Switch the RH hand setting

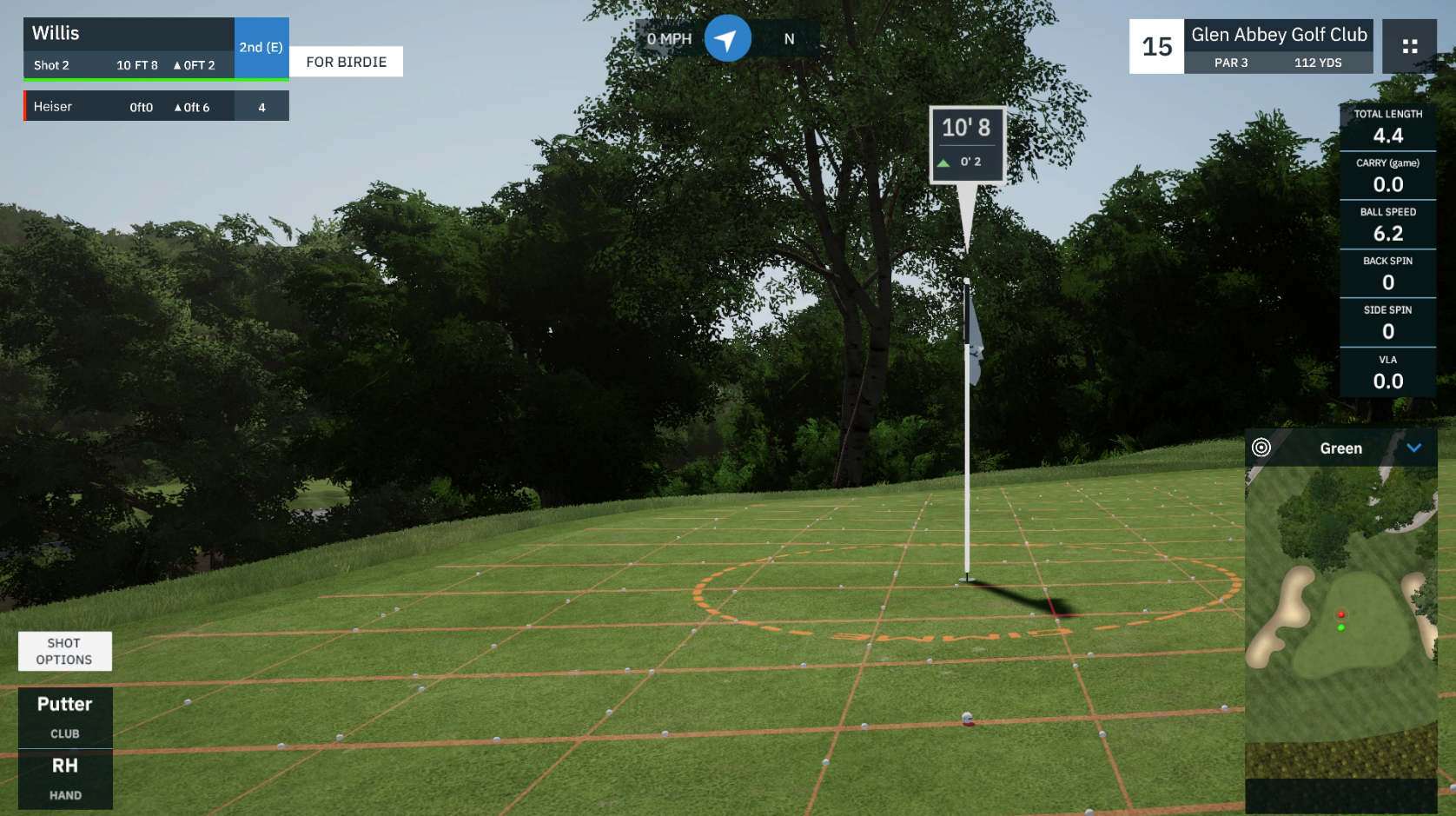(65, 779)
